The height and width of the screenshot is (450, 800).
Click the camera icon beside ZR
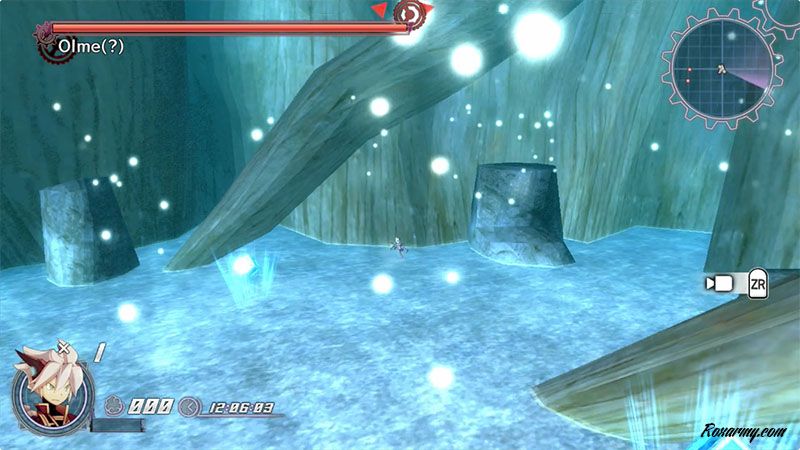coord(718,284)
